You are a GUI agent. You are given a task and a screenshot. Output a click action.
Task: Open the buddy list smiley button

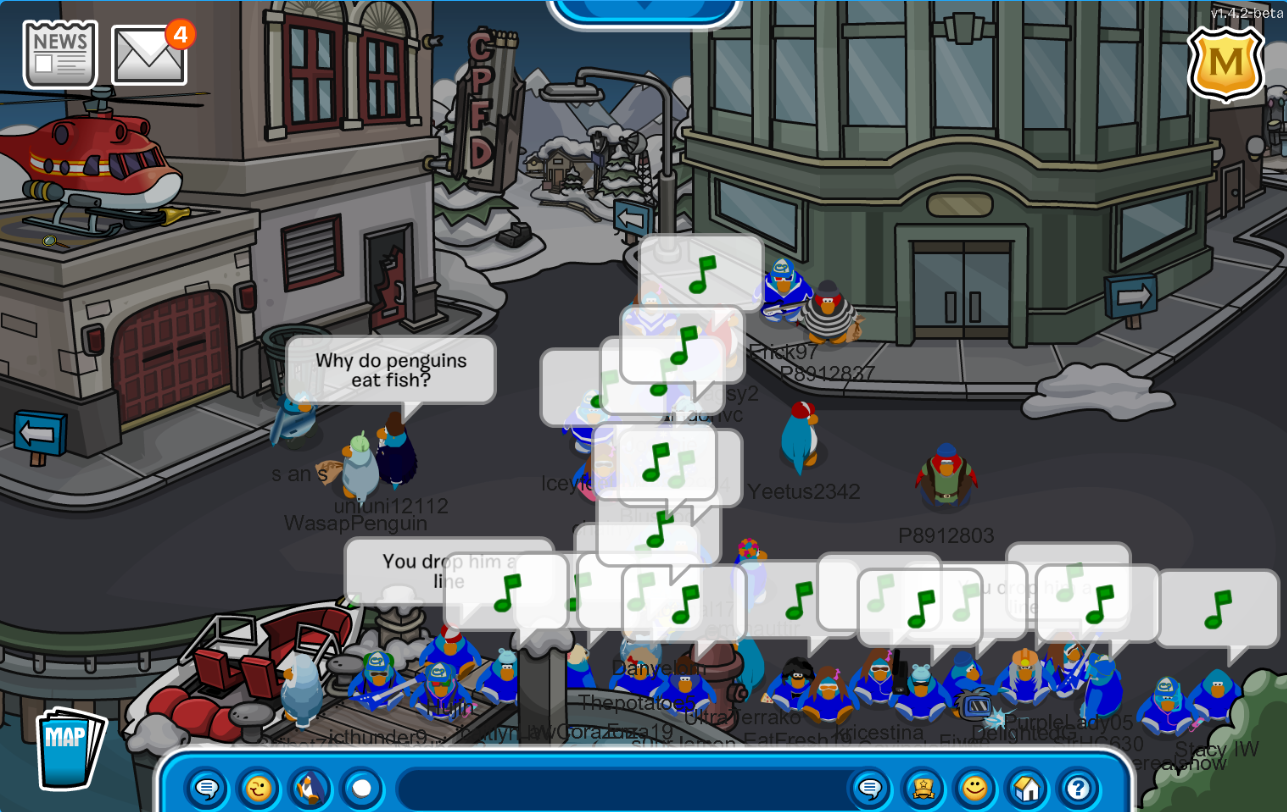point(974,789)
